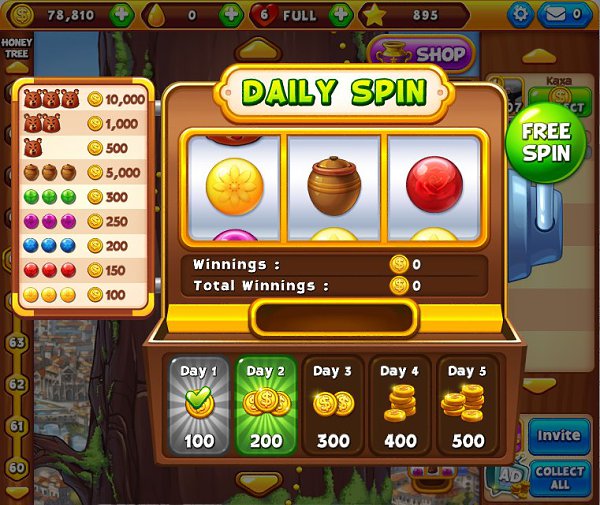This screenshot has height=505, width=600.
Task: Open the mail inbox envelope
Action: pos(566,15)
